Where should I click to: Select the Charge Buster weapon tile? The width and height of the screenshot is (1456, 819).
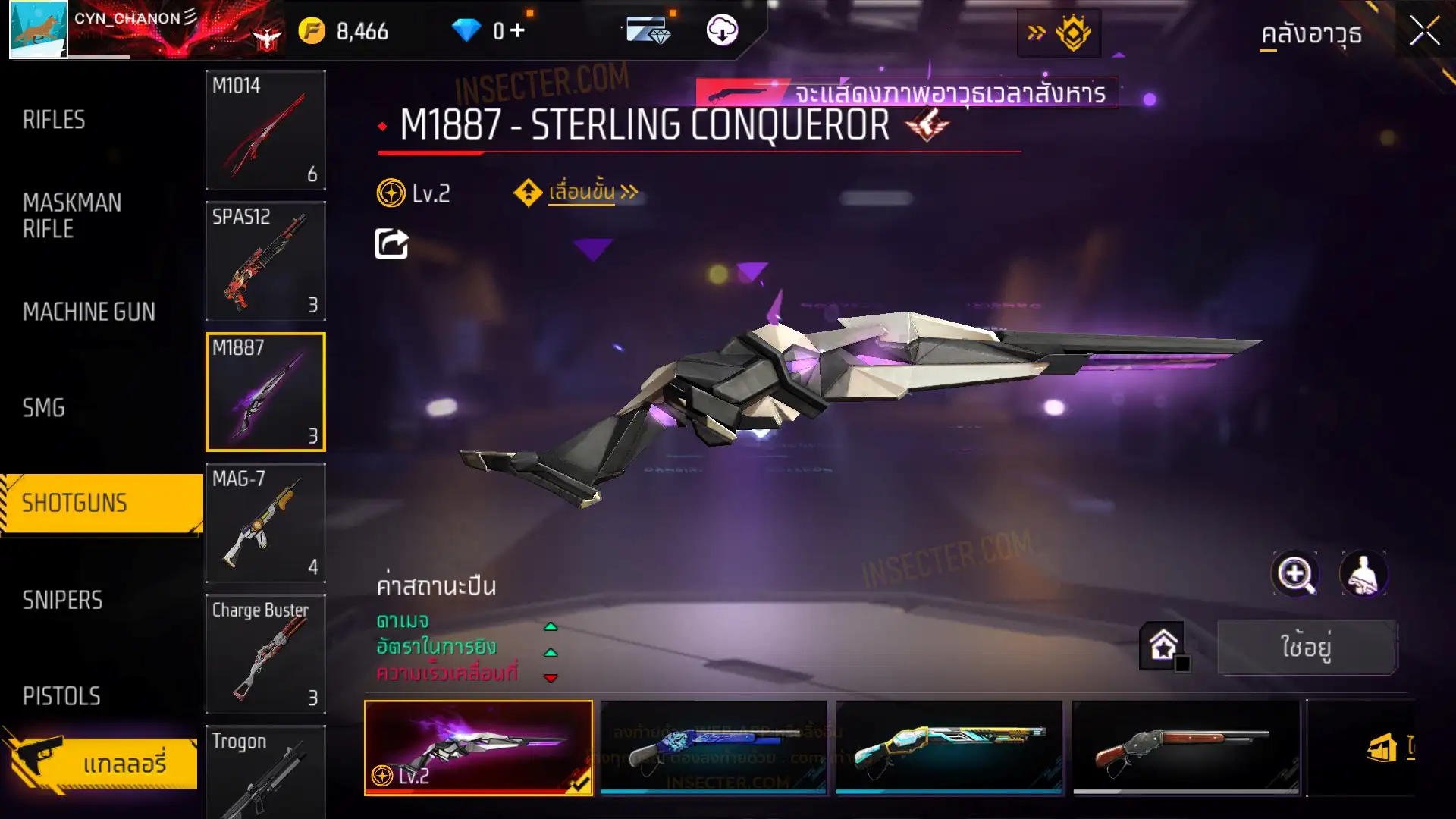coord(265,654)
